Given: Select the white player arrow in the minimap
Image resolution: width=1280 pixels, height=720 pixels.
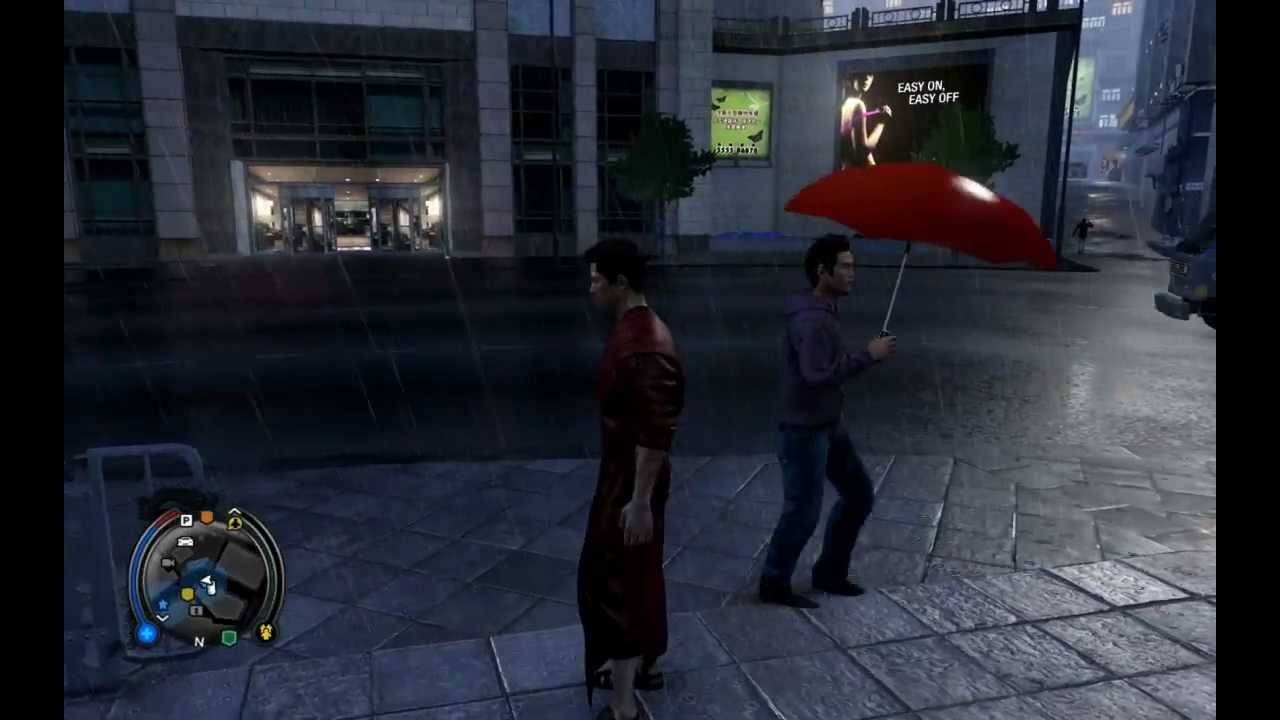Looking at the screenshot, I should pyautogui.click(x=207, y=582).
